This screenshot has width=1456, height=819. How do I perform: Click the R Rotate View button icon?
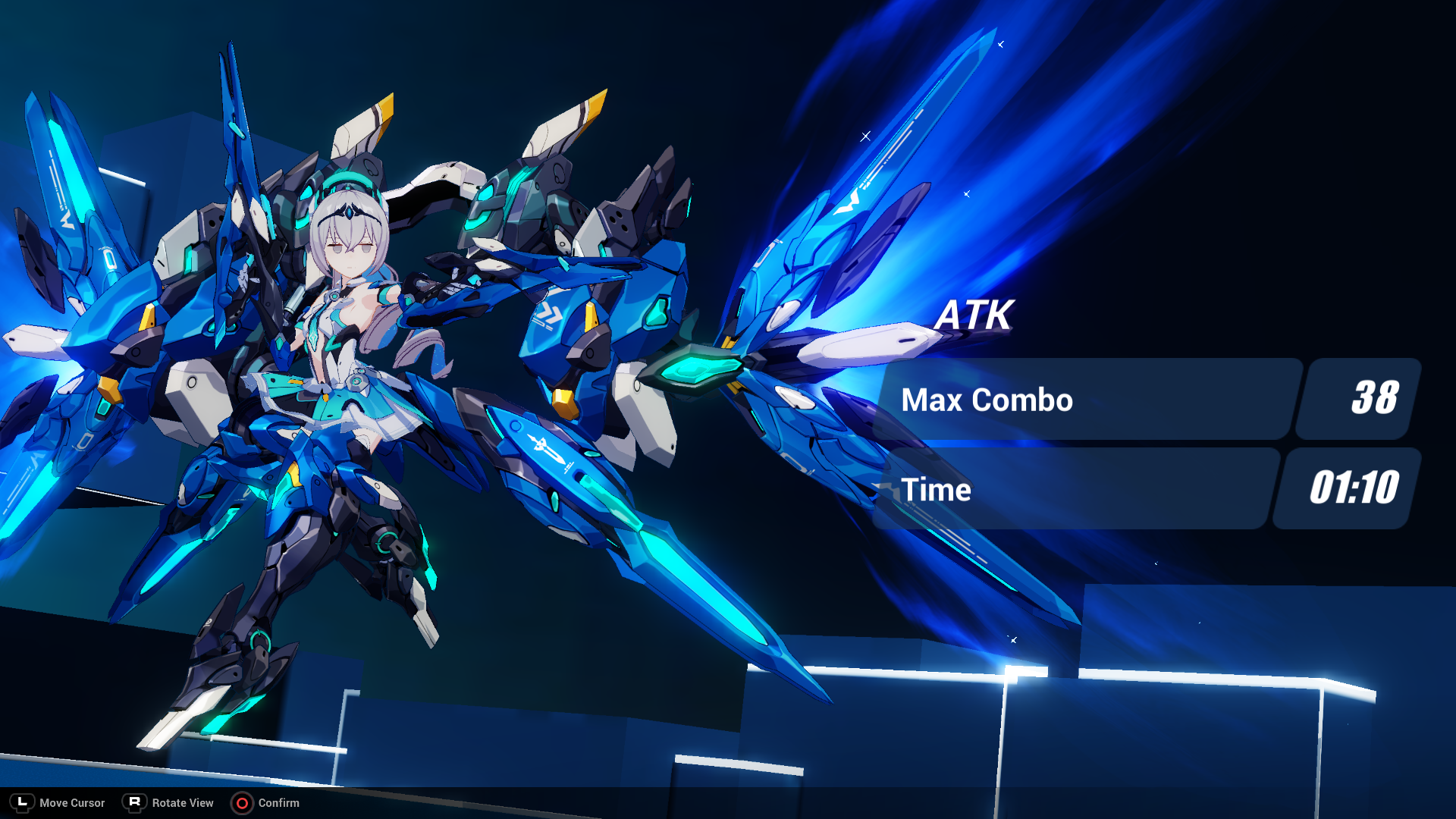pyautogui.click(x=133, y=802)
